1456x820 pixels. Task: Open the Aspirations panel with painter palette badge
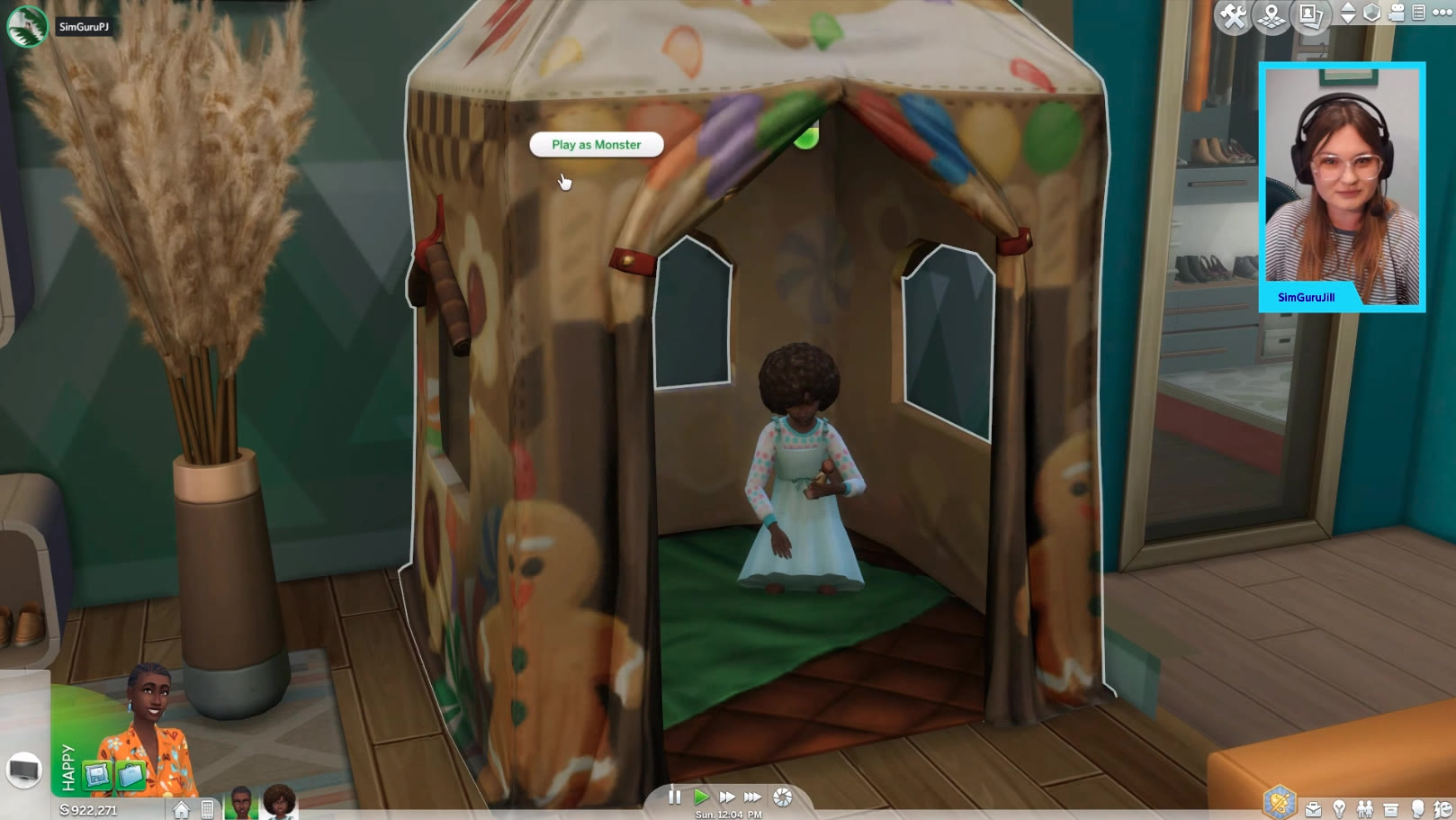click(x=1279, y=801)
